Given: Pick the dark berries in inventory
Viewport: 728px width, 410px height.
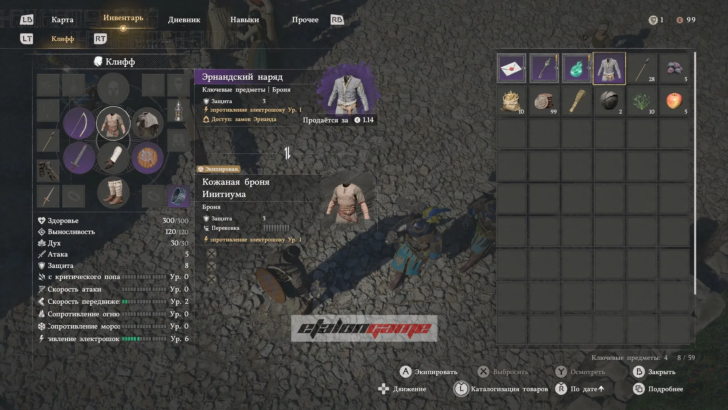Looking at the screenshot, I should tap(673, 68).
